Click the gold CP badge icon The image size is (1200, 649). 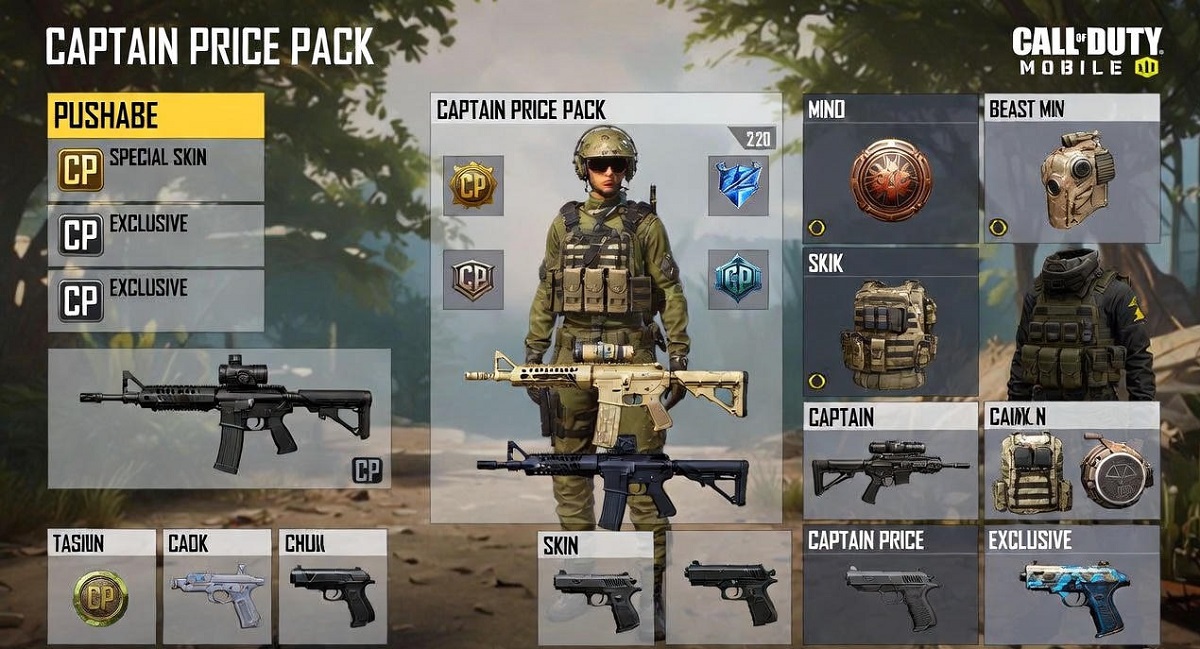pos(473,185)
